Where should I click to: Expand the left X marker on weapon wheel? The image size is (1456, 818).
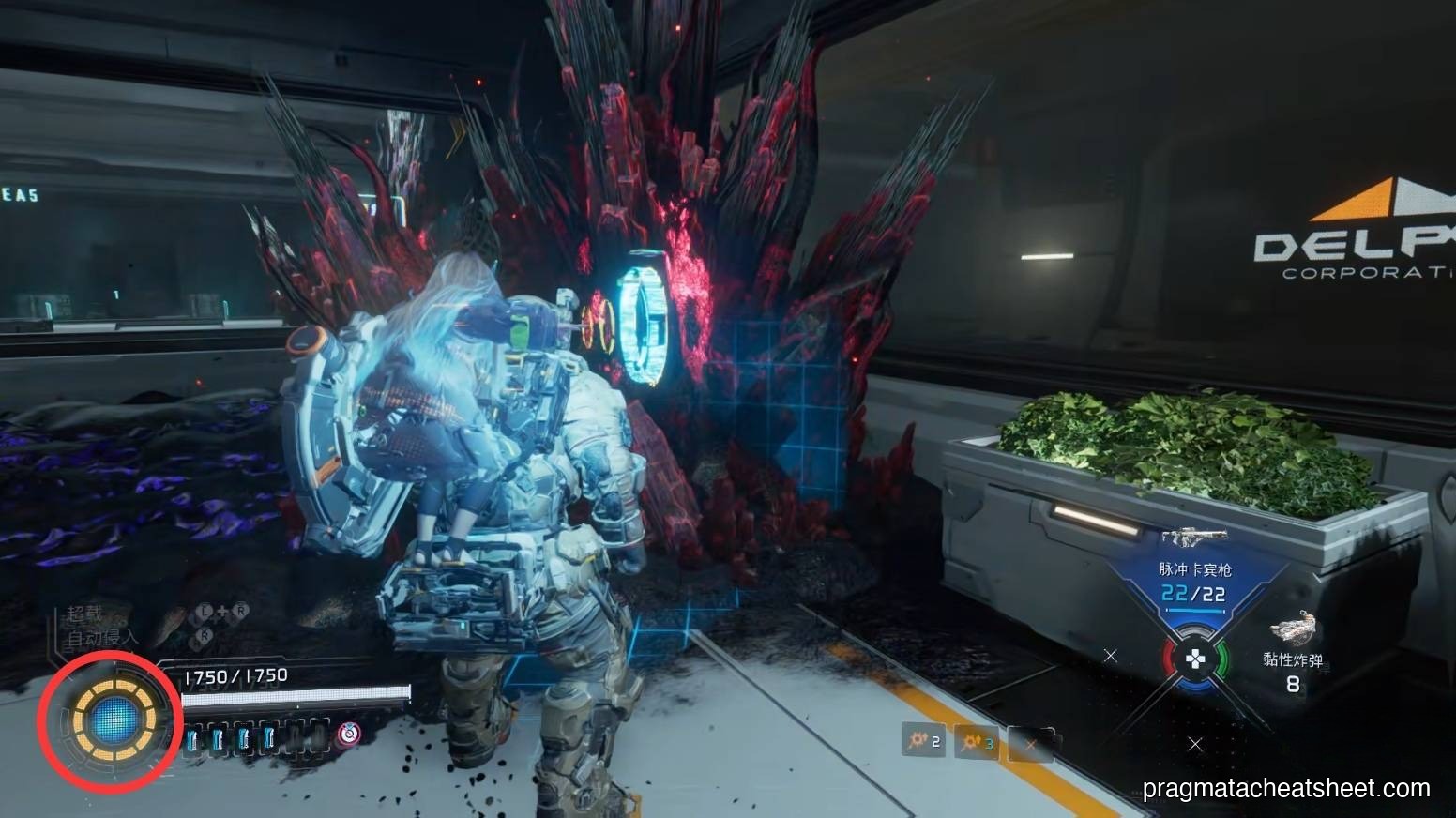click(x=1111, y=657)
